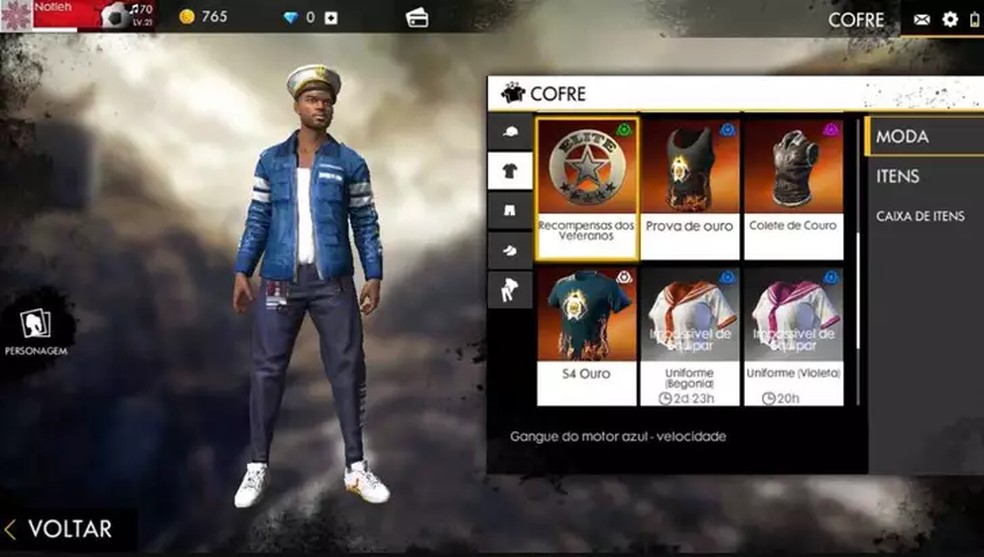The image size is (984, 557).
Task: Open the Personagem character screen
Action: (x=36, y=330)
